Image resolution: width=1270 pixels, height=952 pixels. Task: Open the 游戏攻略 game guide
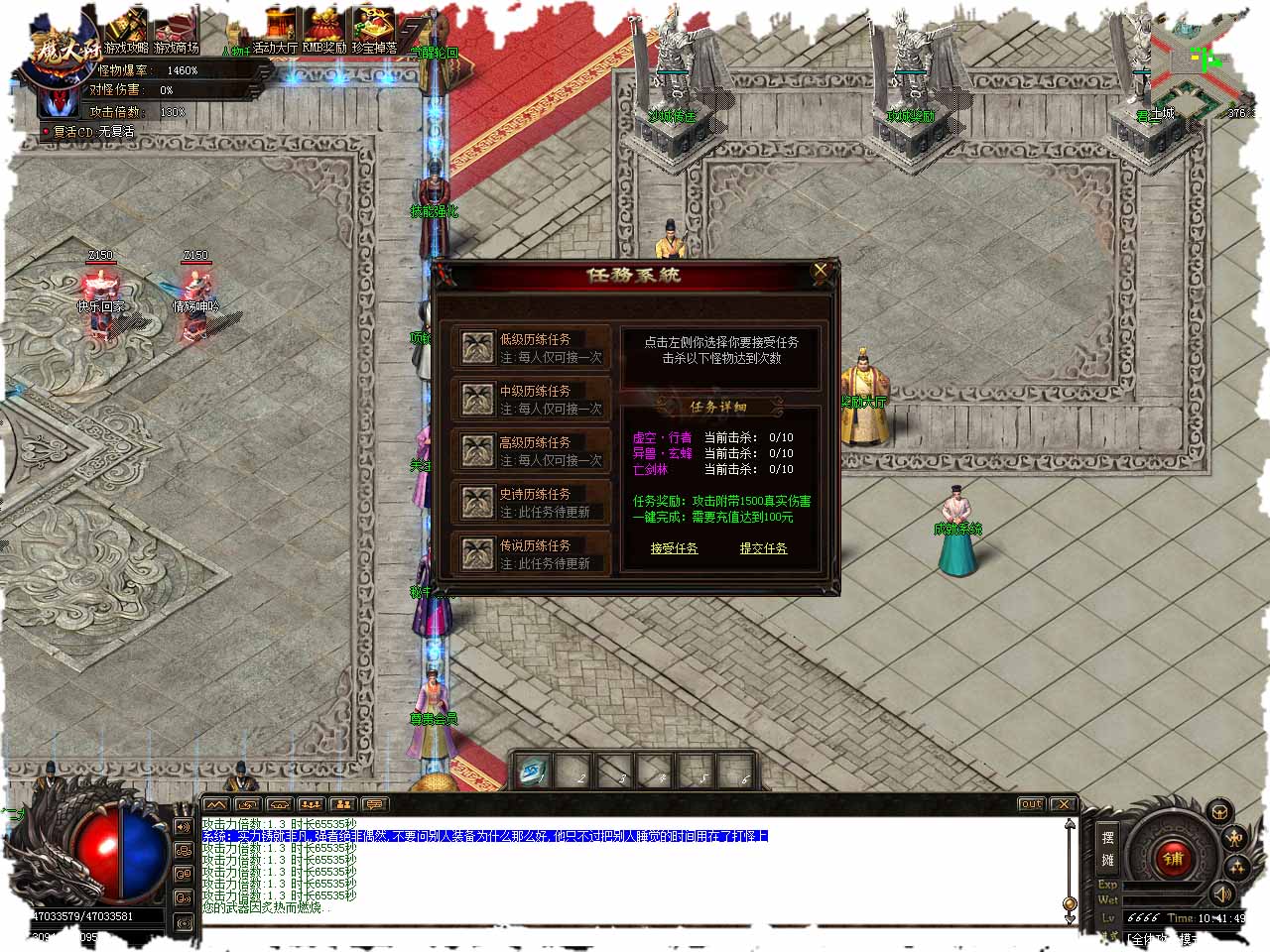coord(126,32)
